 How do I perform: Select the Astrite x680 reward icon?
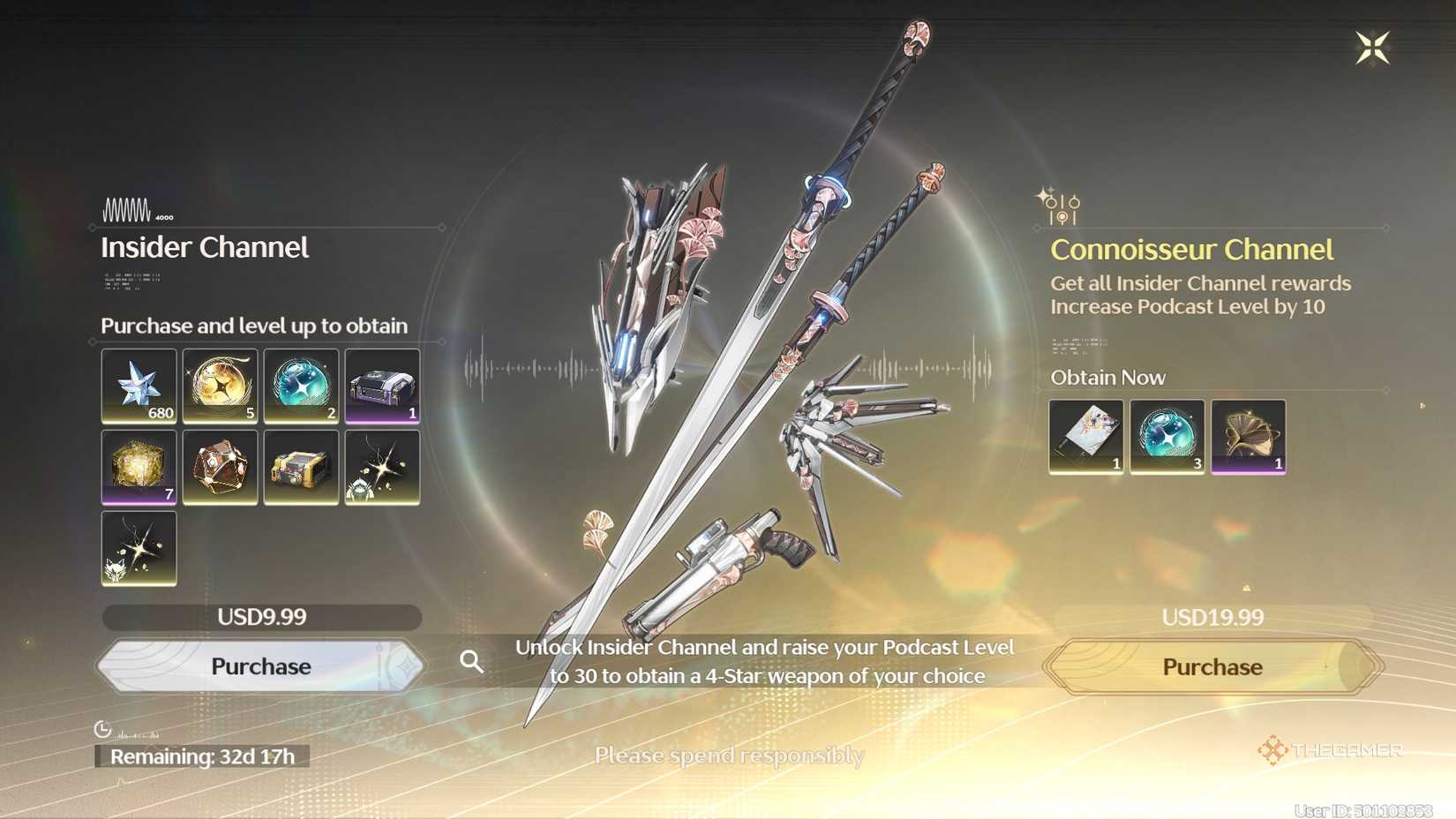click(139, 387)
